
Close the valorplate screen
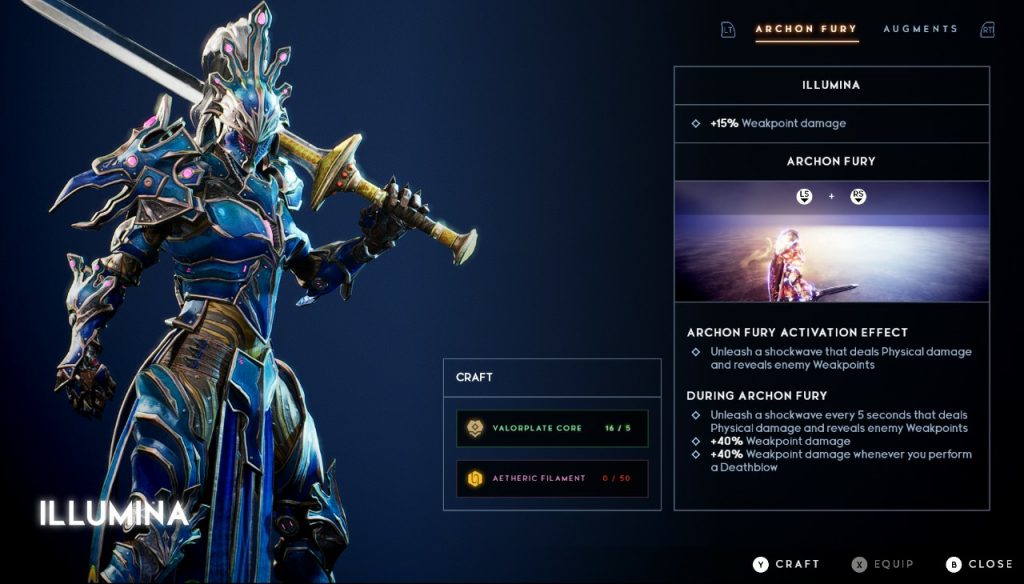pos(980,564)
